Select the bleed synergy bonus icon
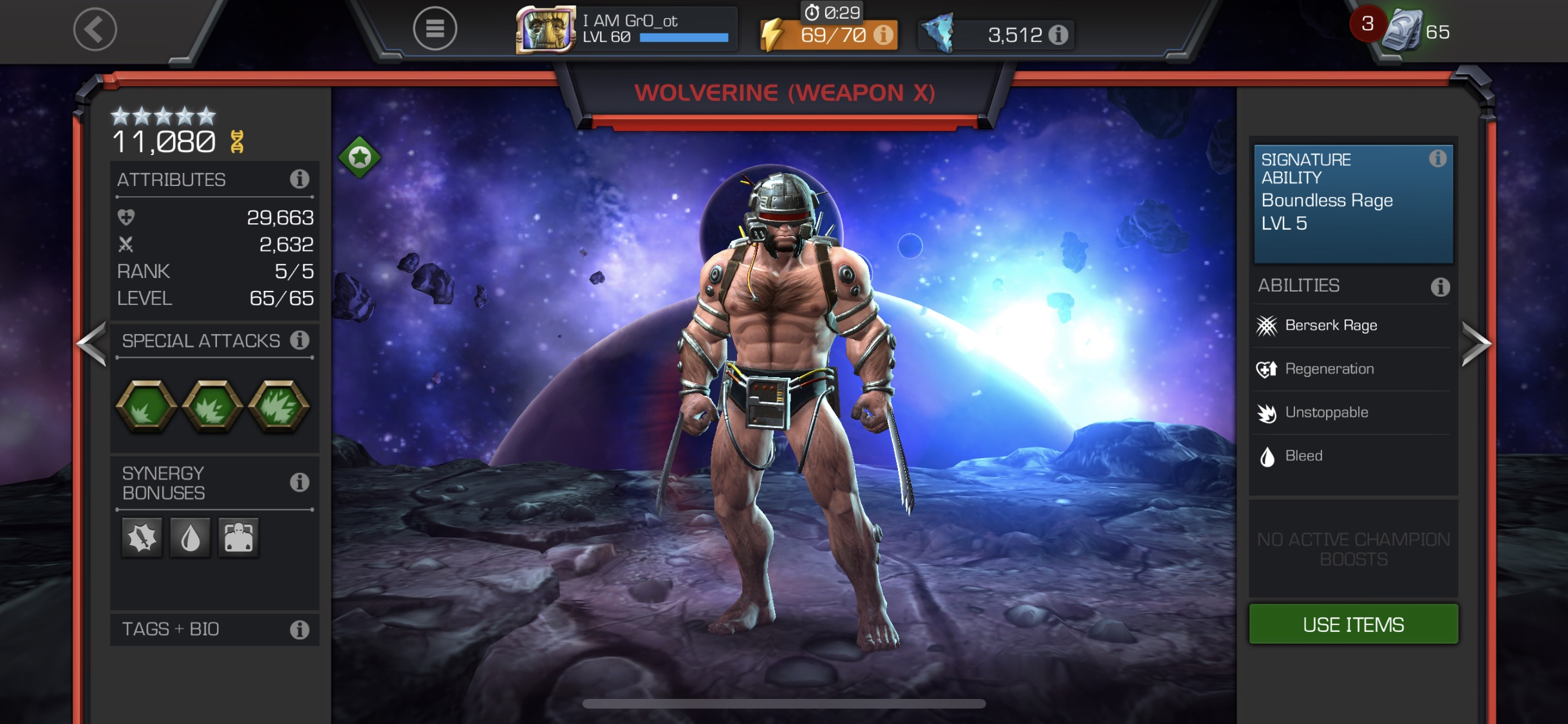Screen dimensions: 1568x724 point(190,538)
